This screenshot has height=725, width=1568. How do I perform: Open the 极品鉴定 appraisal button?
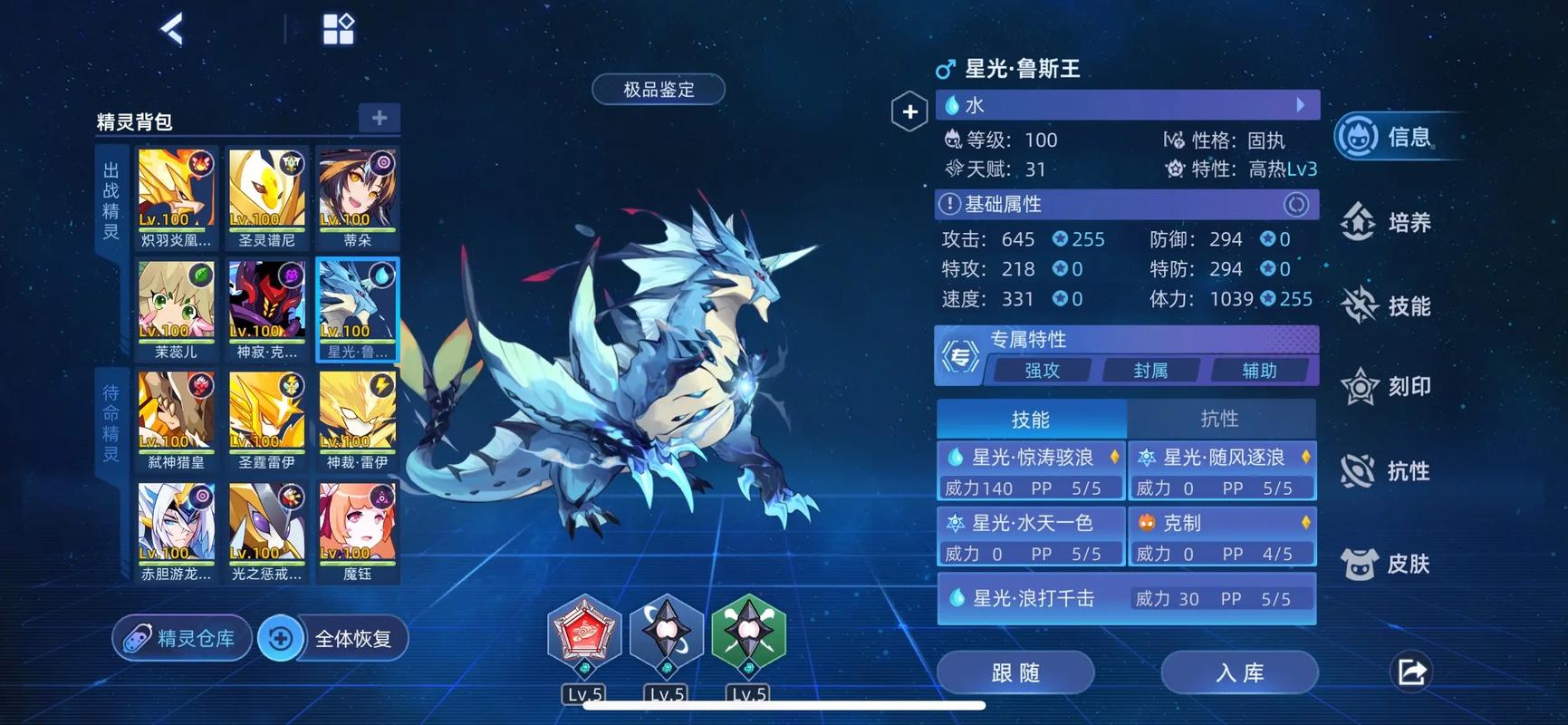[x=659, y=90]
